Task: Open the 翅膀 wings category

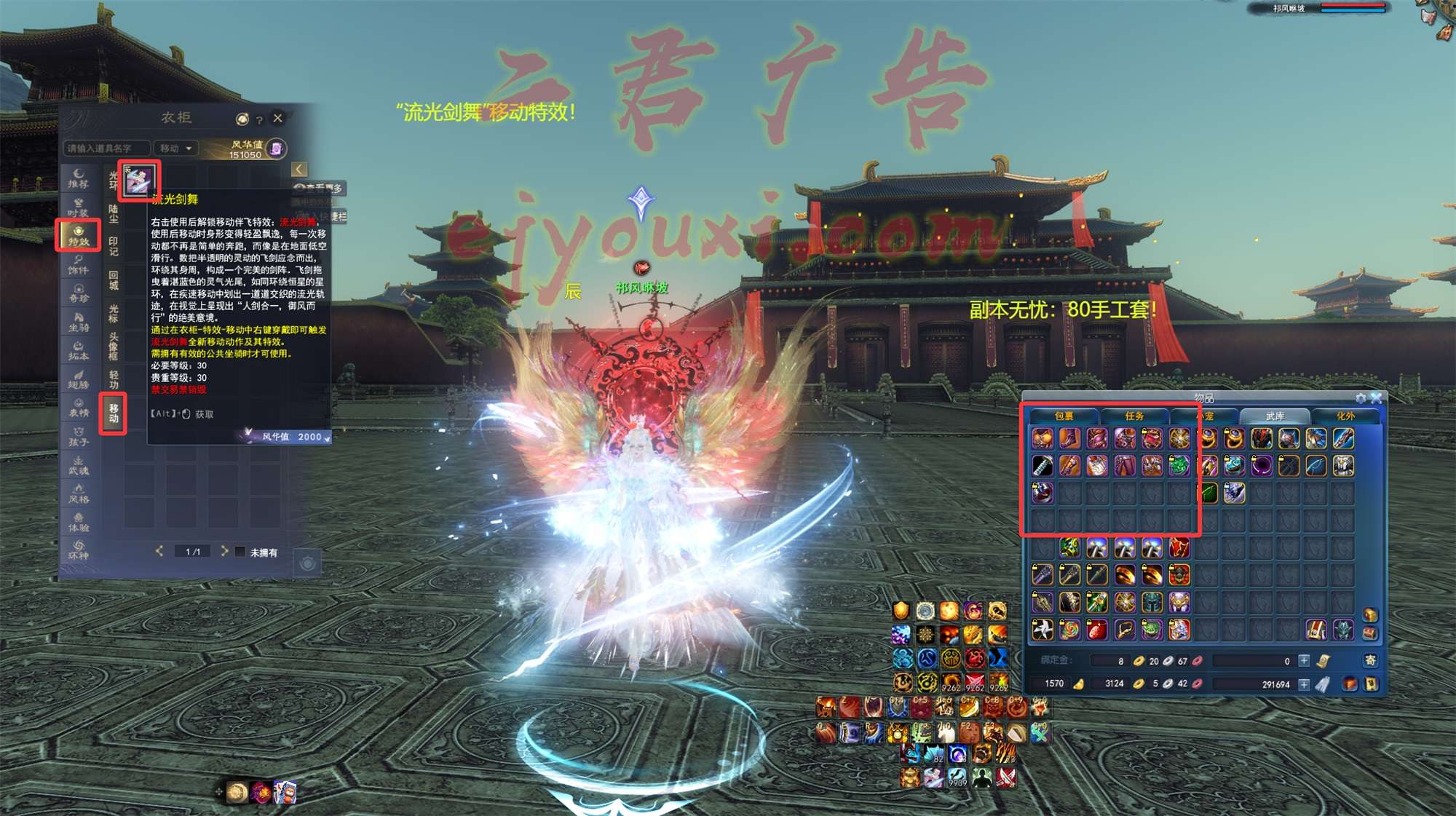Action: (x=79, y=379)
